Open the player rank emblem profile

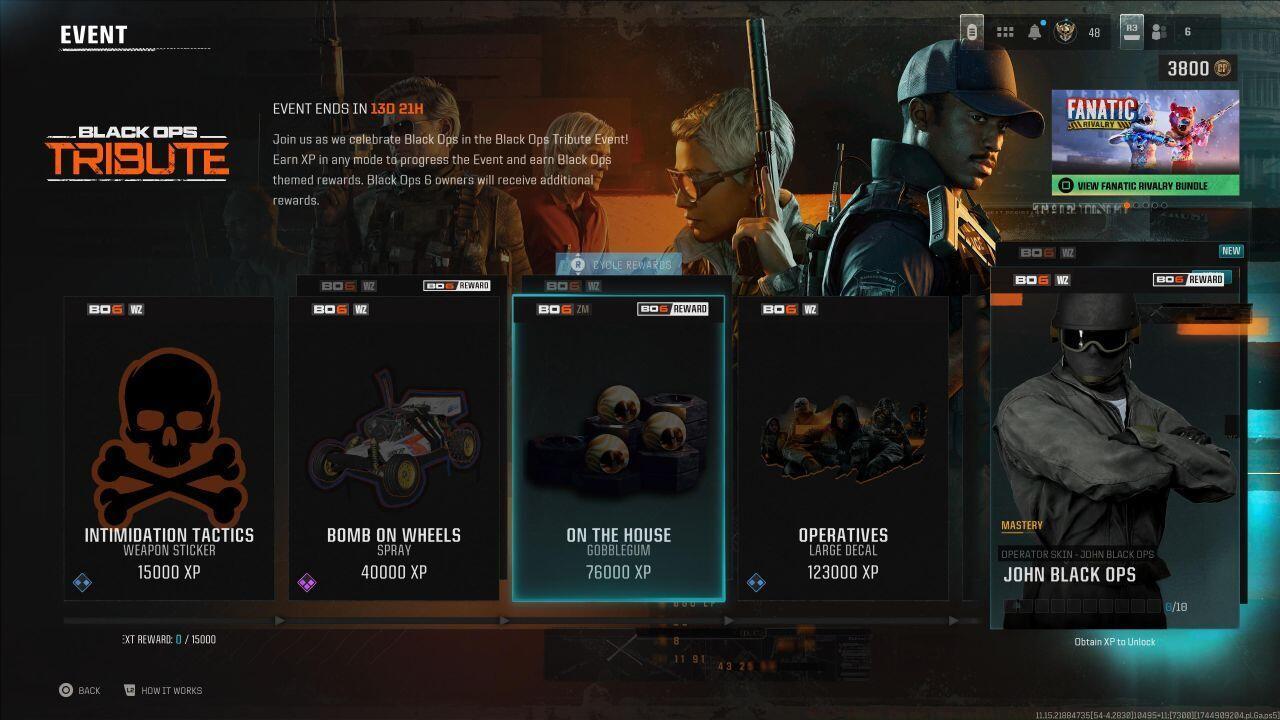pos(1065,32)
